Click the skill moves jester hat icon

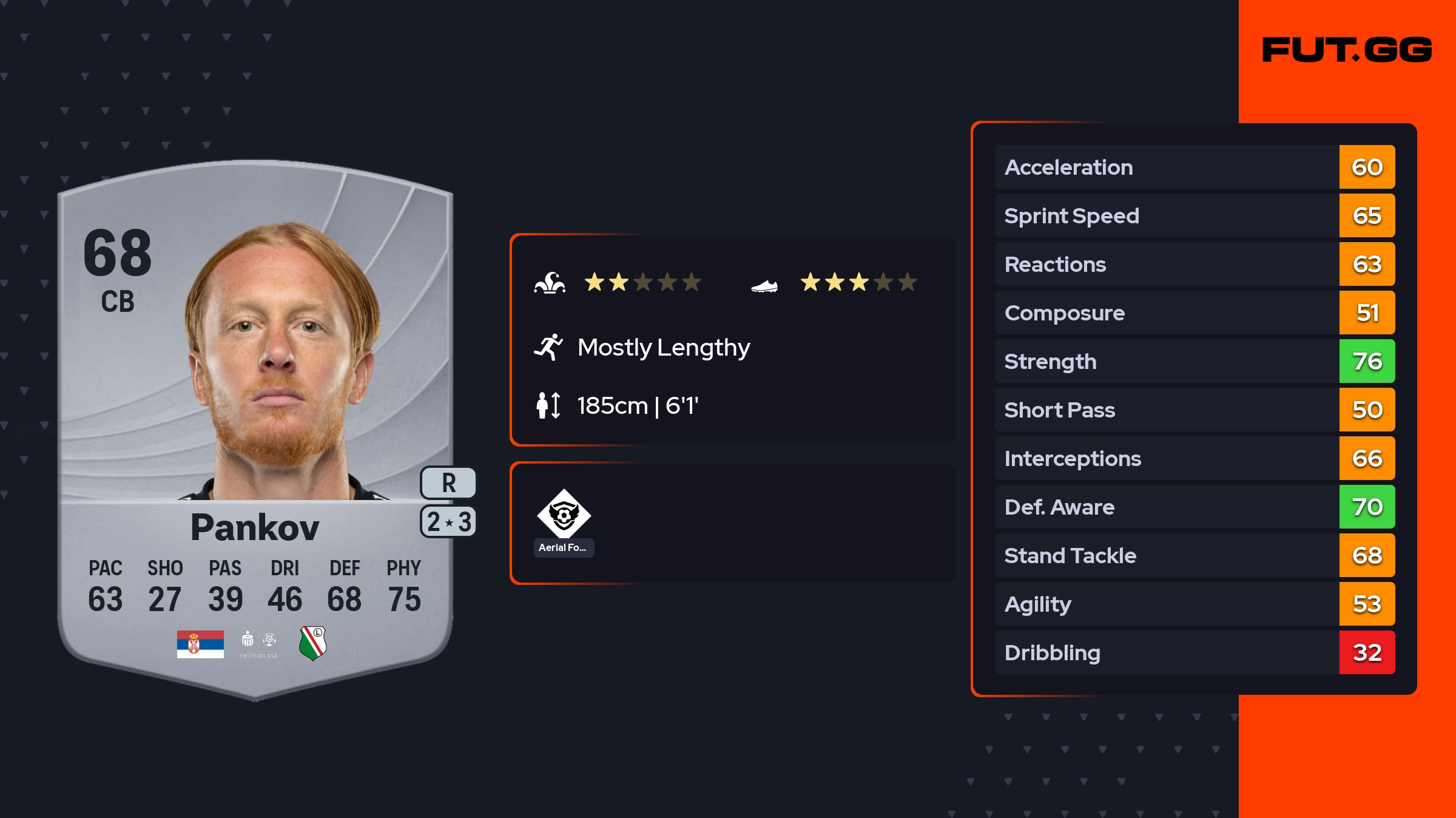(x=550, y=283)
